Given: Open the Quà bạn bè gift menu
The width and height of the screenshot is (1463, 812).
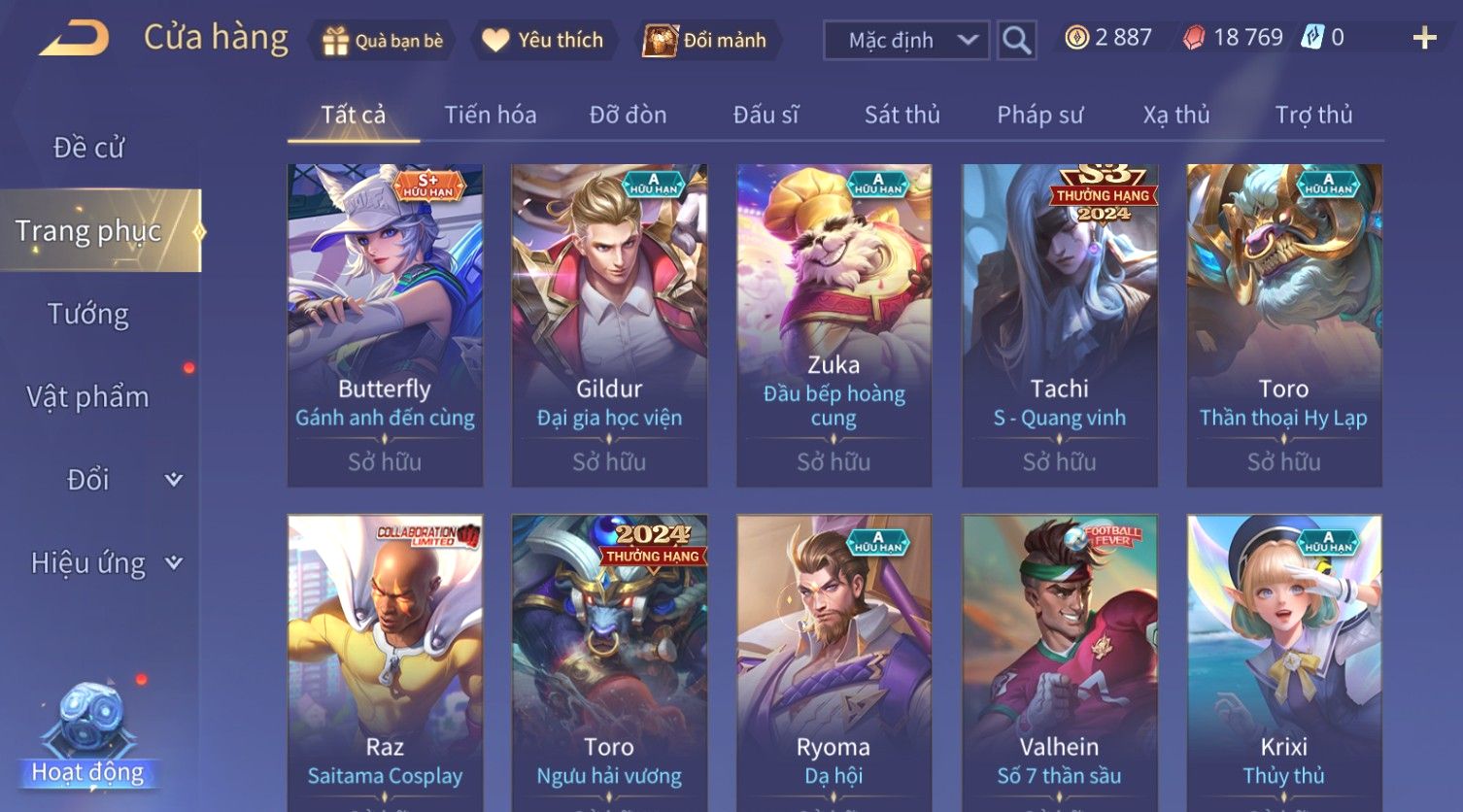Looking at the screenshot, I should point(383,41).
